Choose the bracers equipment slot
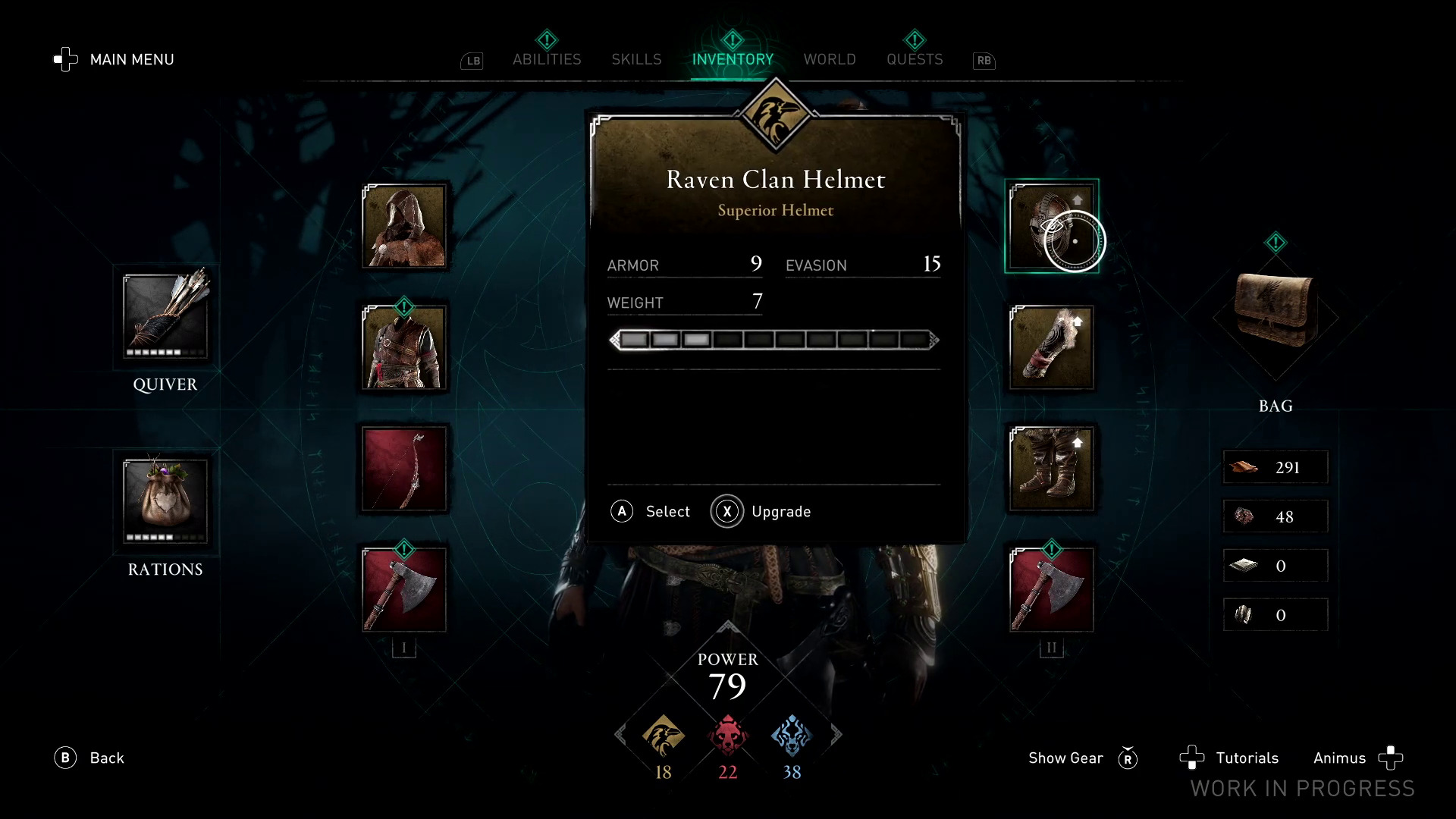Viewport: 1456px width, 819px height. (1051, 347)
